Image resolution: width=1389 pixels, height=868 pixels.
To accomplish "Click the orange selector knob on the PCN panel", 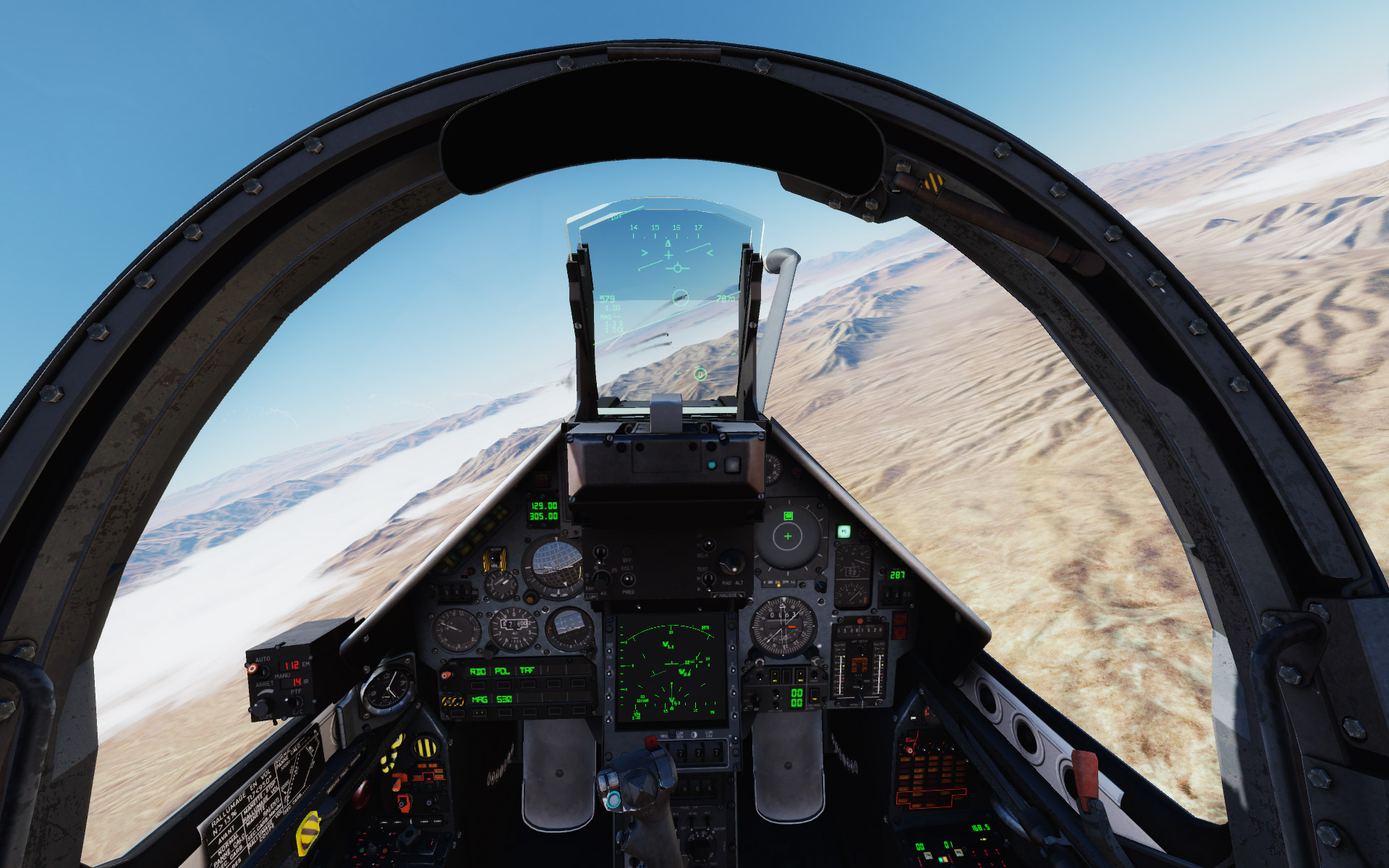I will coord(446,674).
